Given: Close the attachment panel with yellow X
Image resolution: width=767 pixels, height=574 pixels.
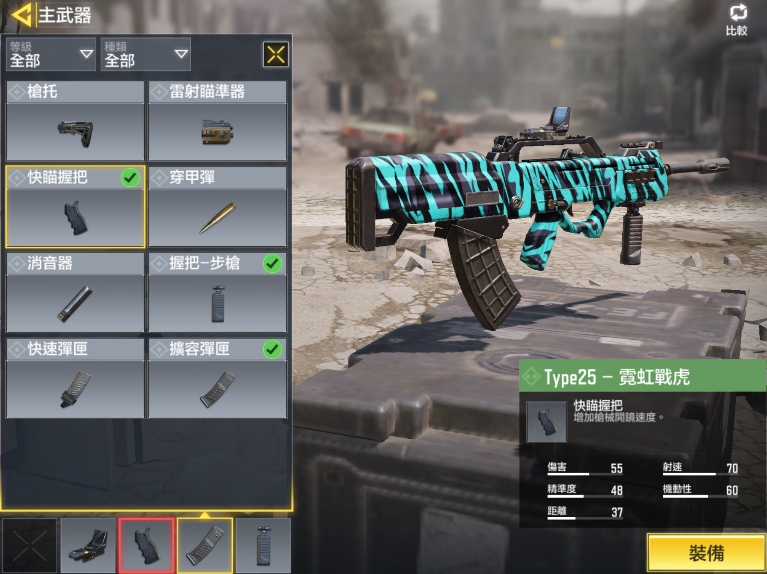Looking at the screenshot, I should (x=276, y=54).
